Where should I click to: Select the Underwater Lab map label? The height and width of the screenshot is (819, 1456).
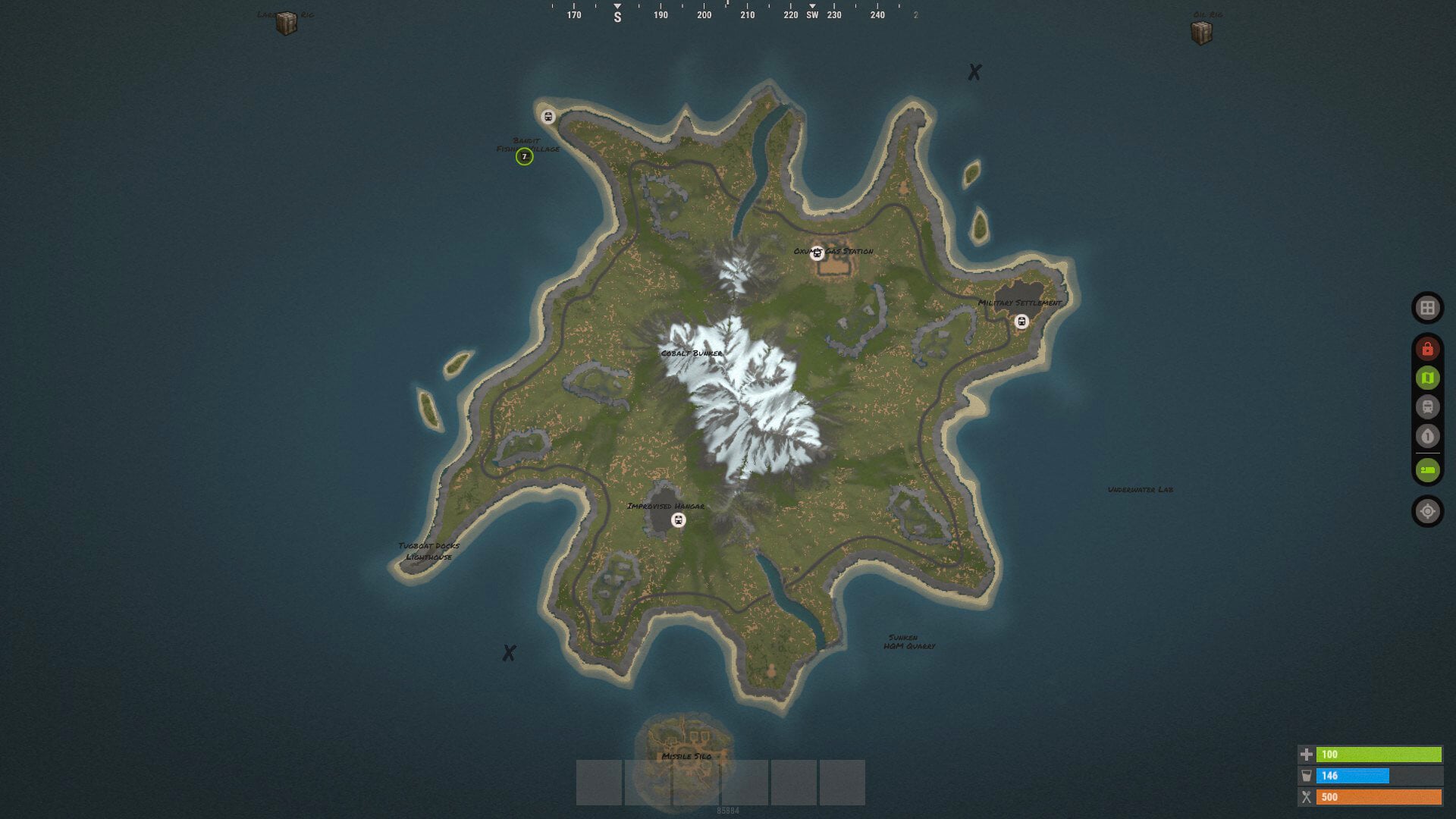pos(1140,490)
